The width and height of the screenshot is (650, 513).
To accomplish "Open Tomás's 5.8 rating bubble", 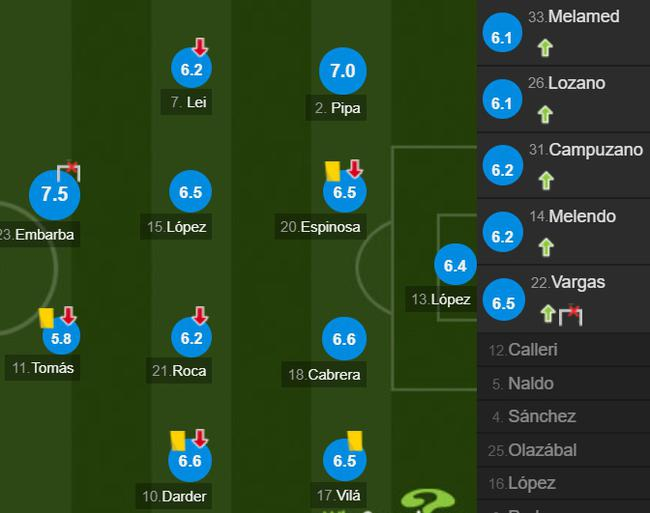I will click(x=61, y=338).
